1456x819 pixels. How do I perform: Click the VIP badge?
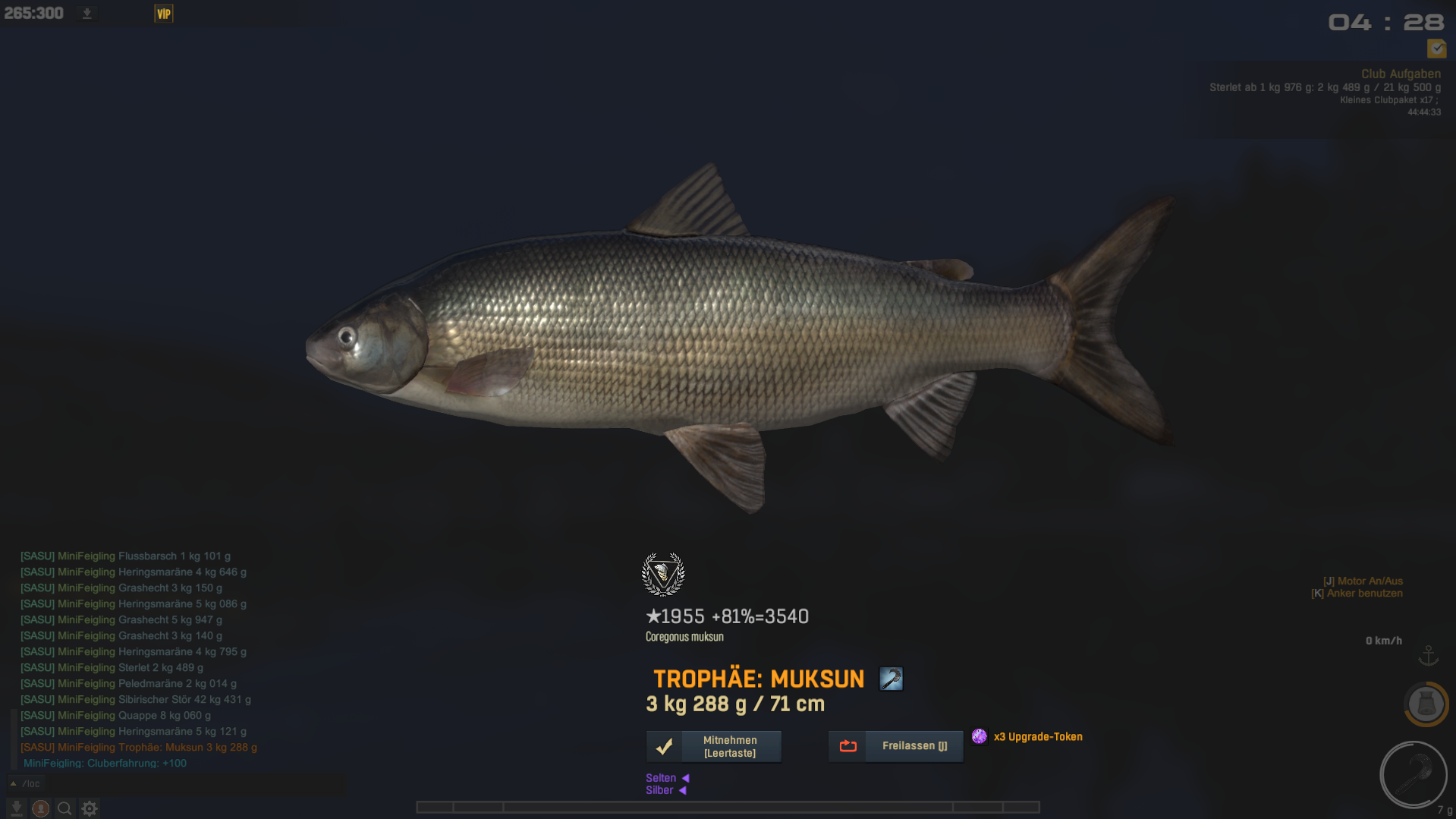tap(164, 14)
